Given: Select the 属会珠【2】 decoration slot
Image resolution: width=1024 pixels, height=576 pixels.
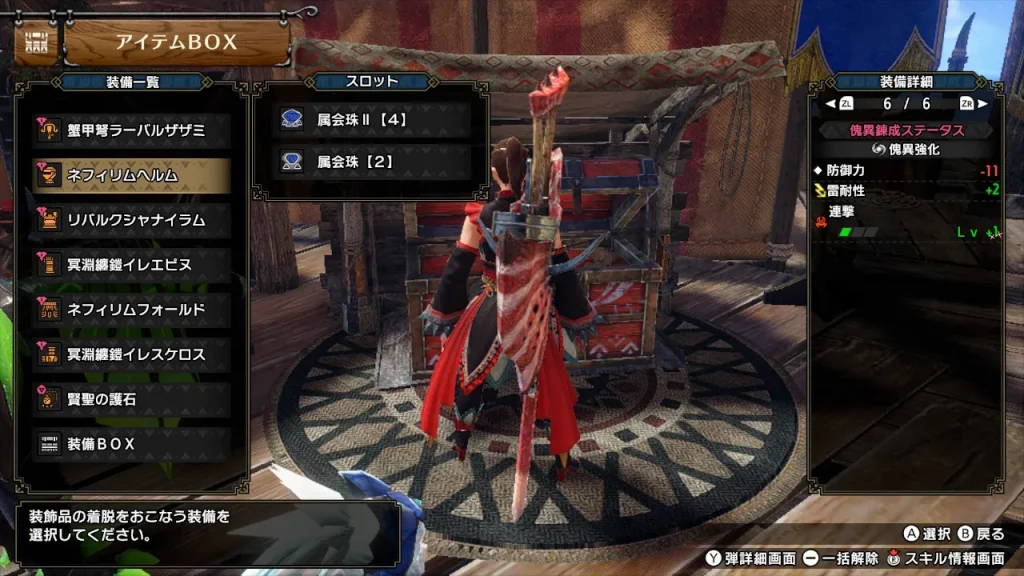Looking at the screenshot, I should coord(370,159).
